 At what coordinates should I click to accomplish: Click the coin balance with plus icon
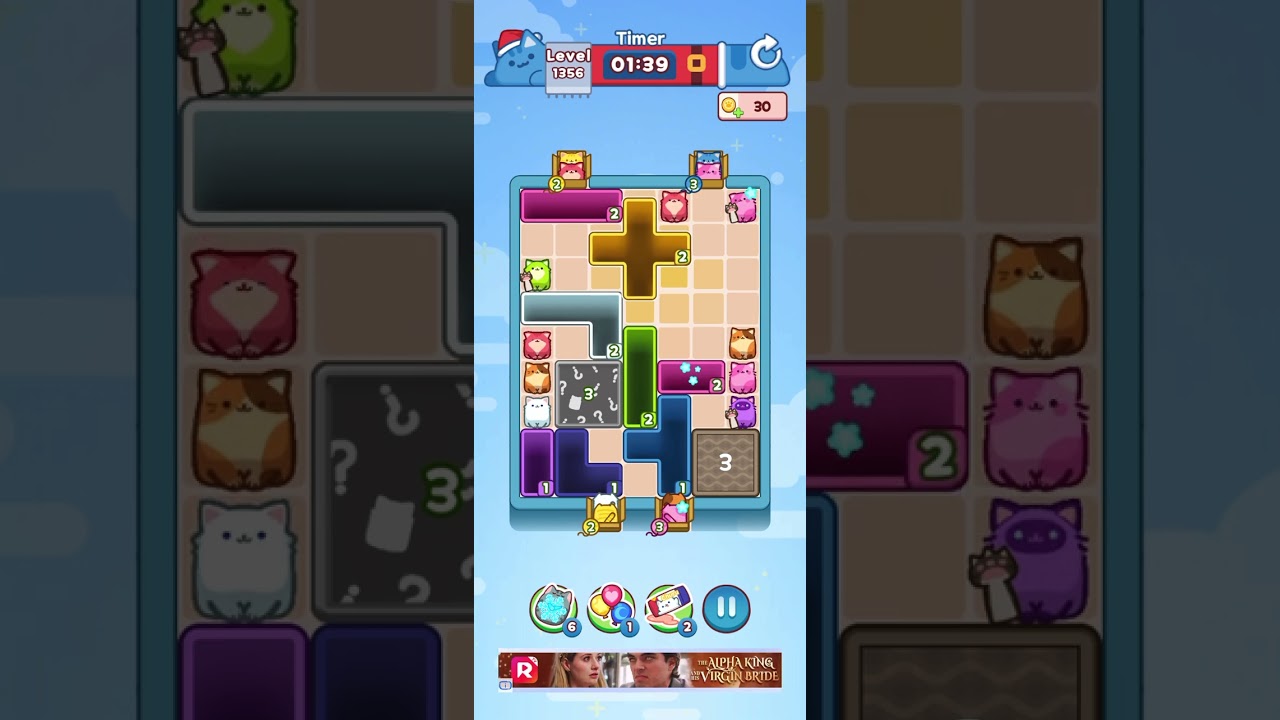(752, 106)
